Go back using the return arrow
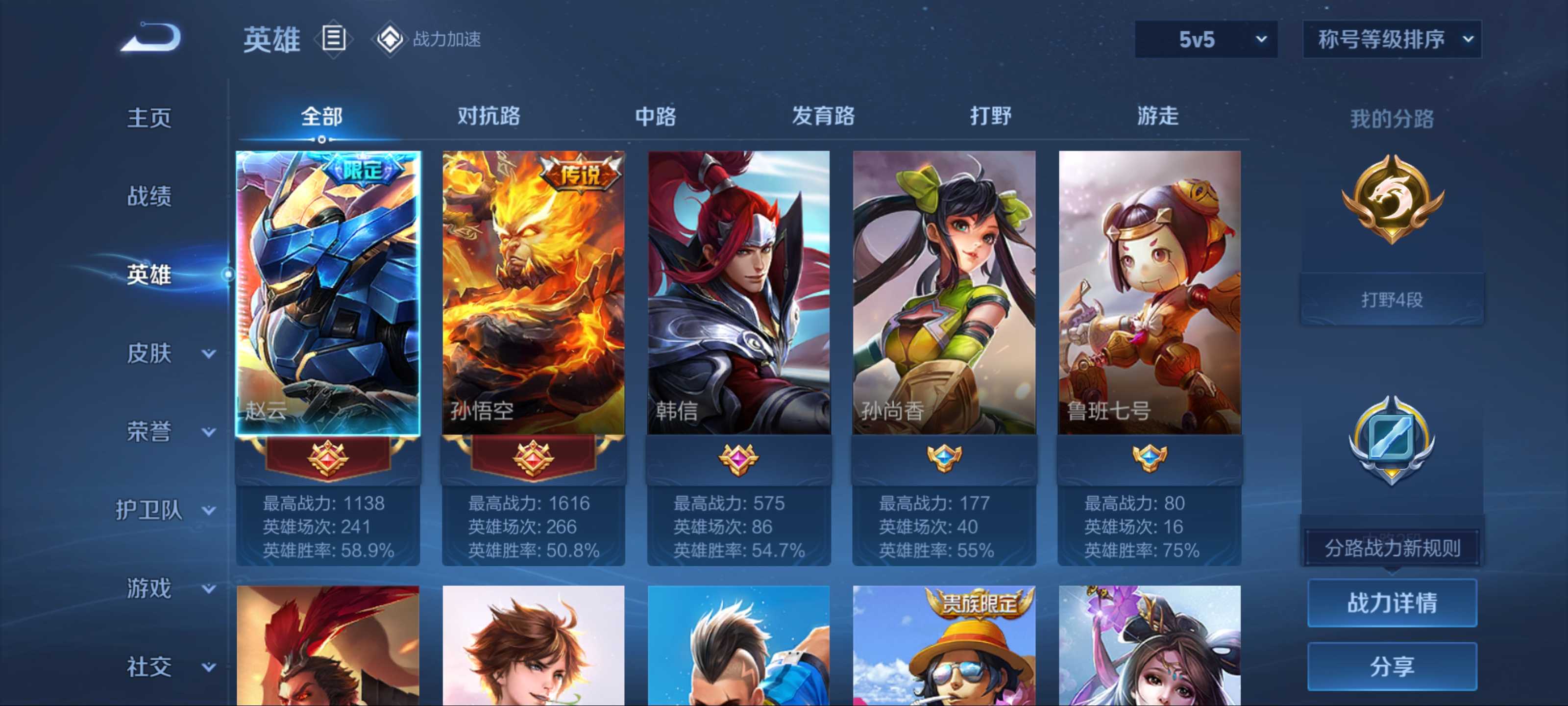The width and height of the screenshot is (1568, 706). tap(151, 38)
